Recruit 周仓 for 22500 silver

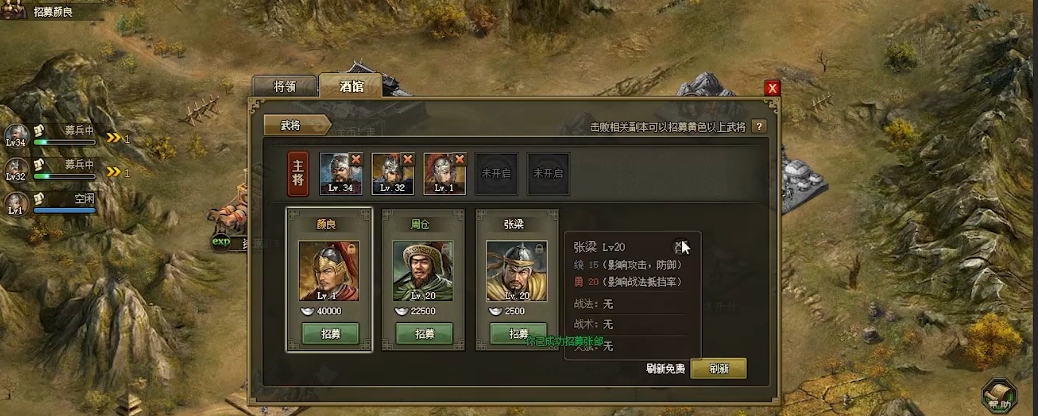(423, 333)
